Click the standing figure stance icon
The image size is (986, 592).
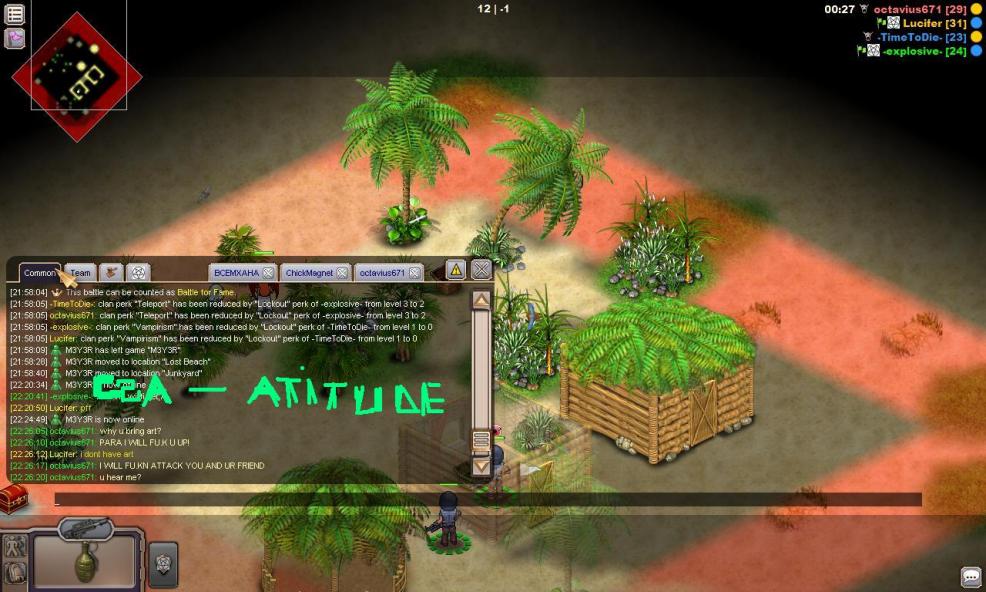[x=15, y=547]
